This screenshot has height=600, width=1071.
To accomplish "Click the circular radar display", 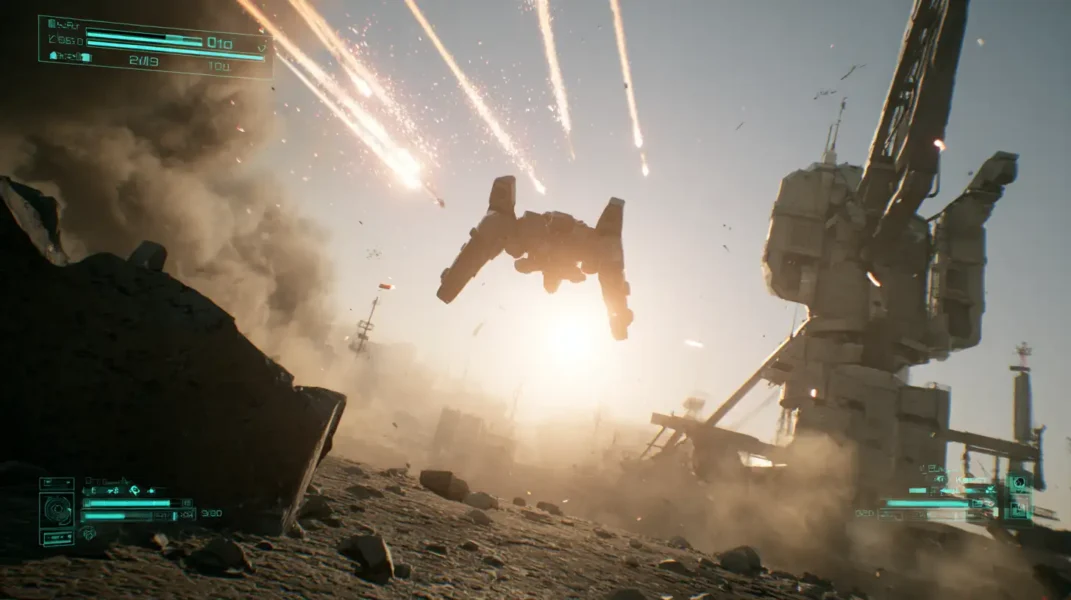I will coord(56,510).
